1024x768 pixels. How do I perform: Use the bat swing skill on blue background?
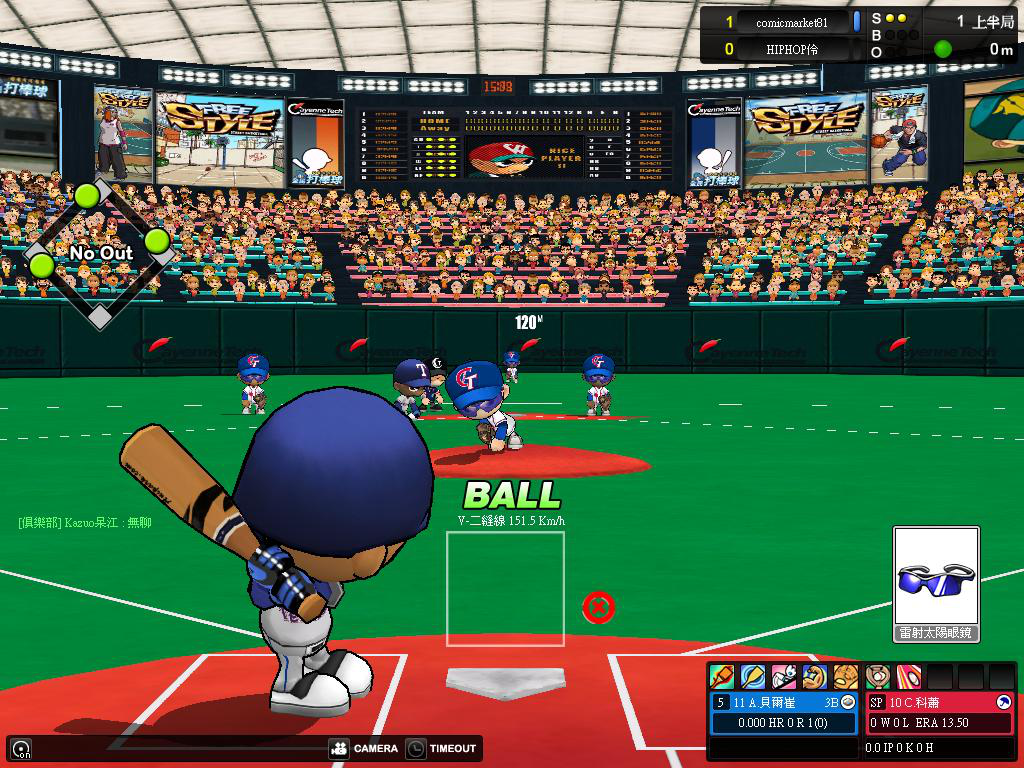tap(752, 677)
